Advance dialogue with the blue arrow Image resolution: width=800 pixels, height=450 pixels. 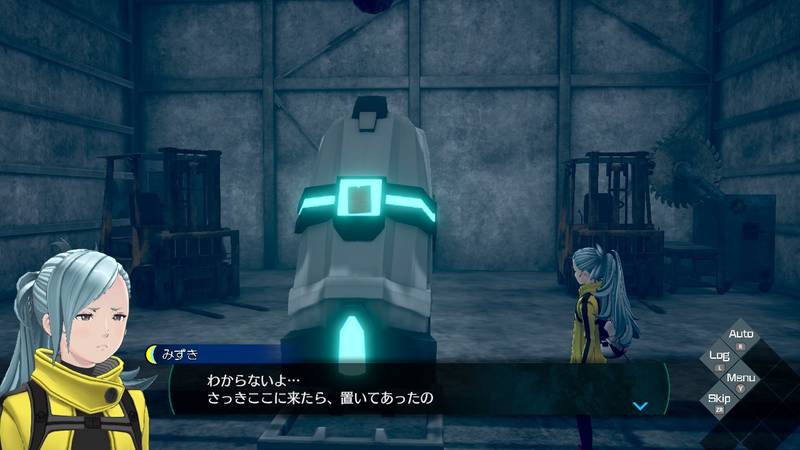[641, 406]
